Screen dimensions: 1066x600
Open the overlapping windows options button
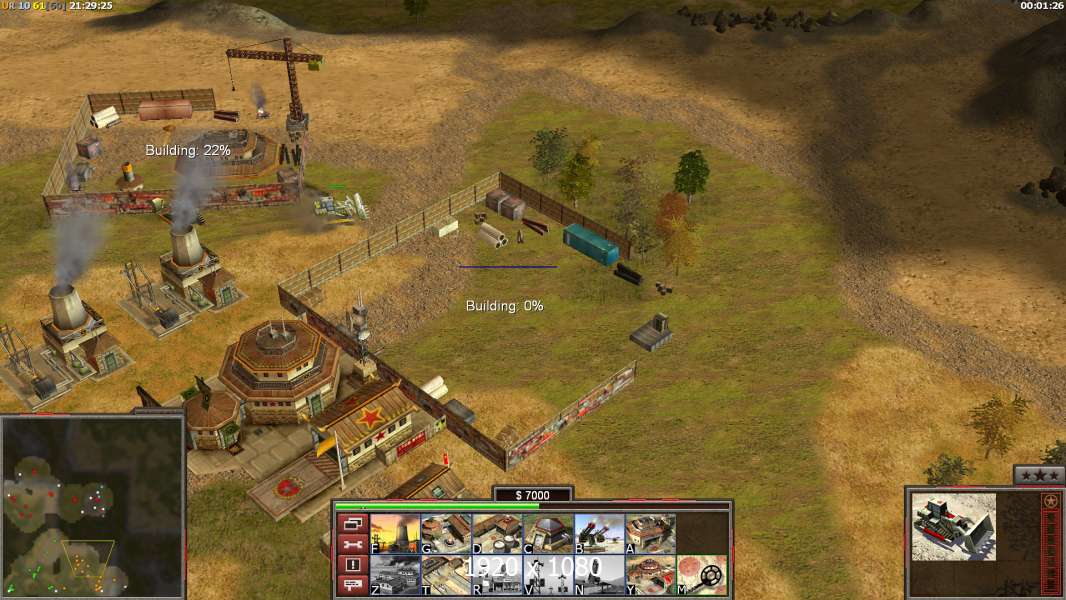[353, 523]
